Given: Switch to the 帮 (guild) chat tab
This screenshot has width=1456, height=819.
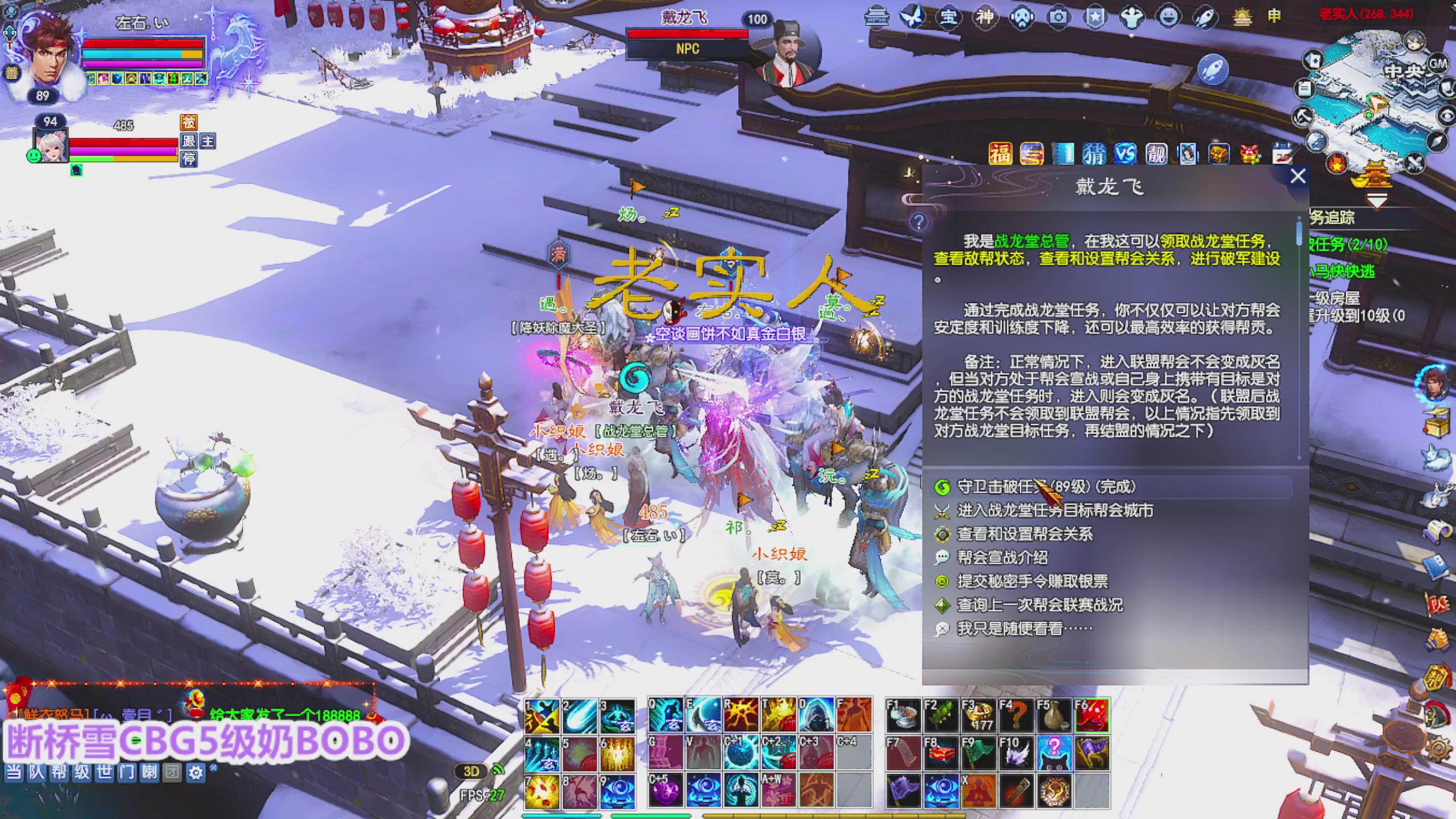Looking at the screenshot, I should [x=59, y=772].
